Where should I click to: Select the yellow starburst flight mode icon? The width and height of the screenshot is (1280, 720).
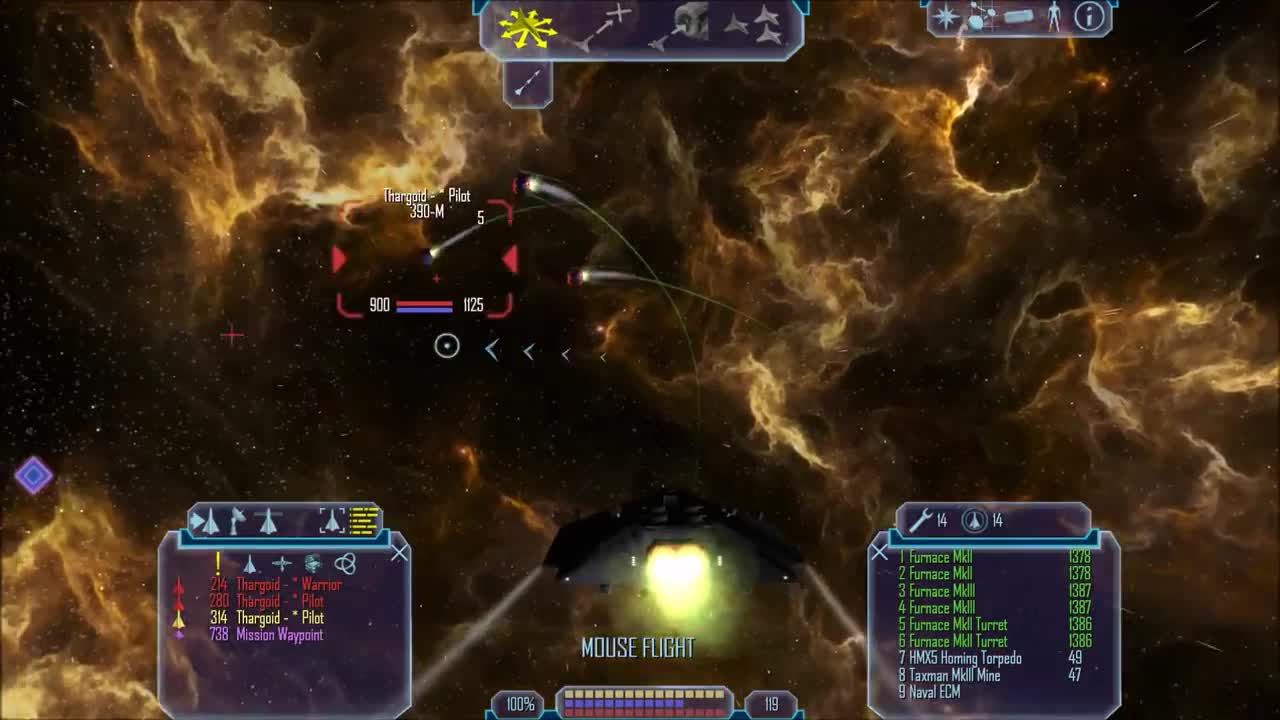point(528,27)
